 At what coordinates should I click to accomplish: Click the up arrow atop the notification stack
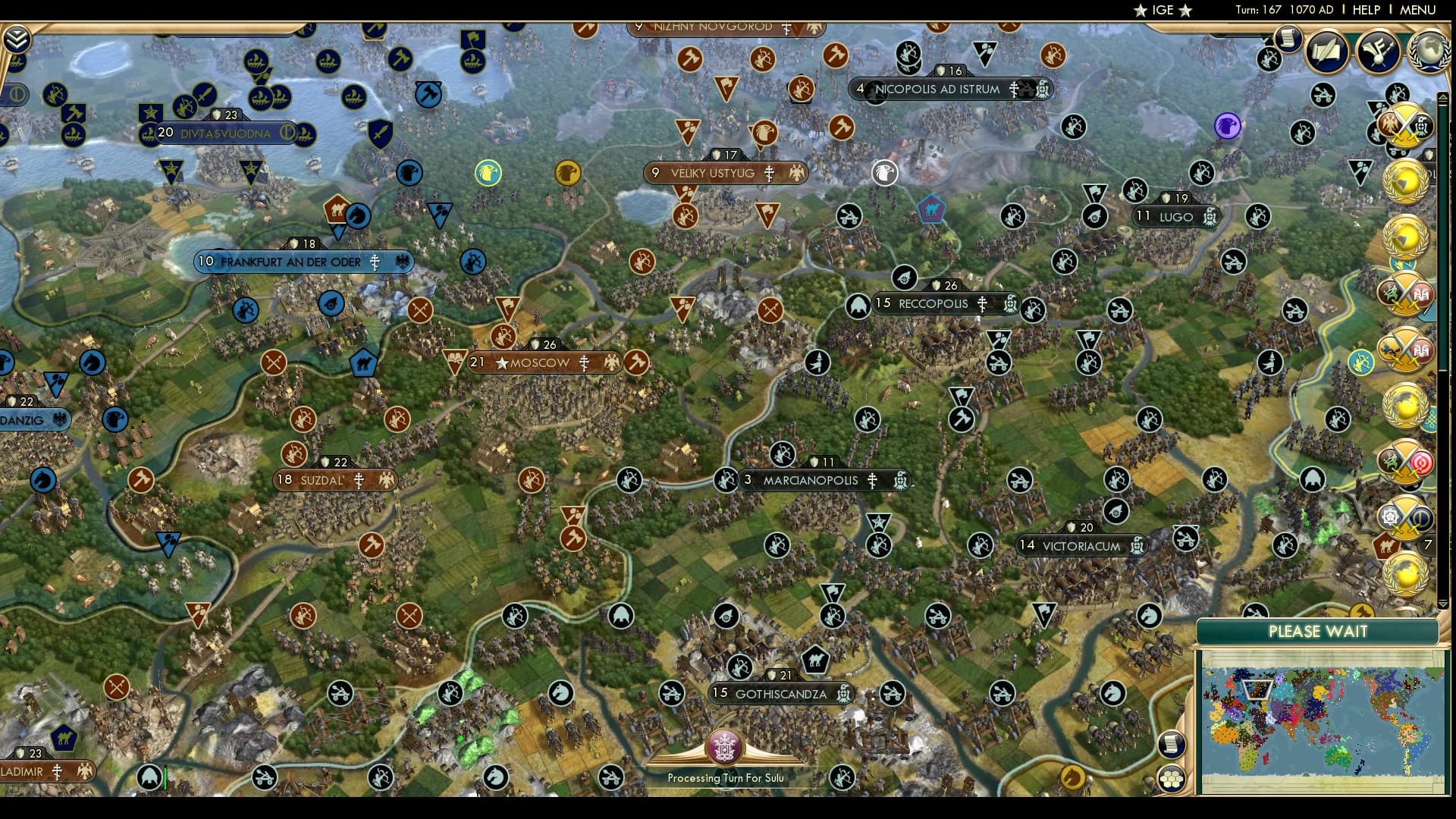coord(1444,97)
